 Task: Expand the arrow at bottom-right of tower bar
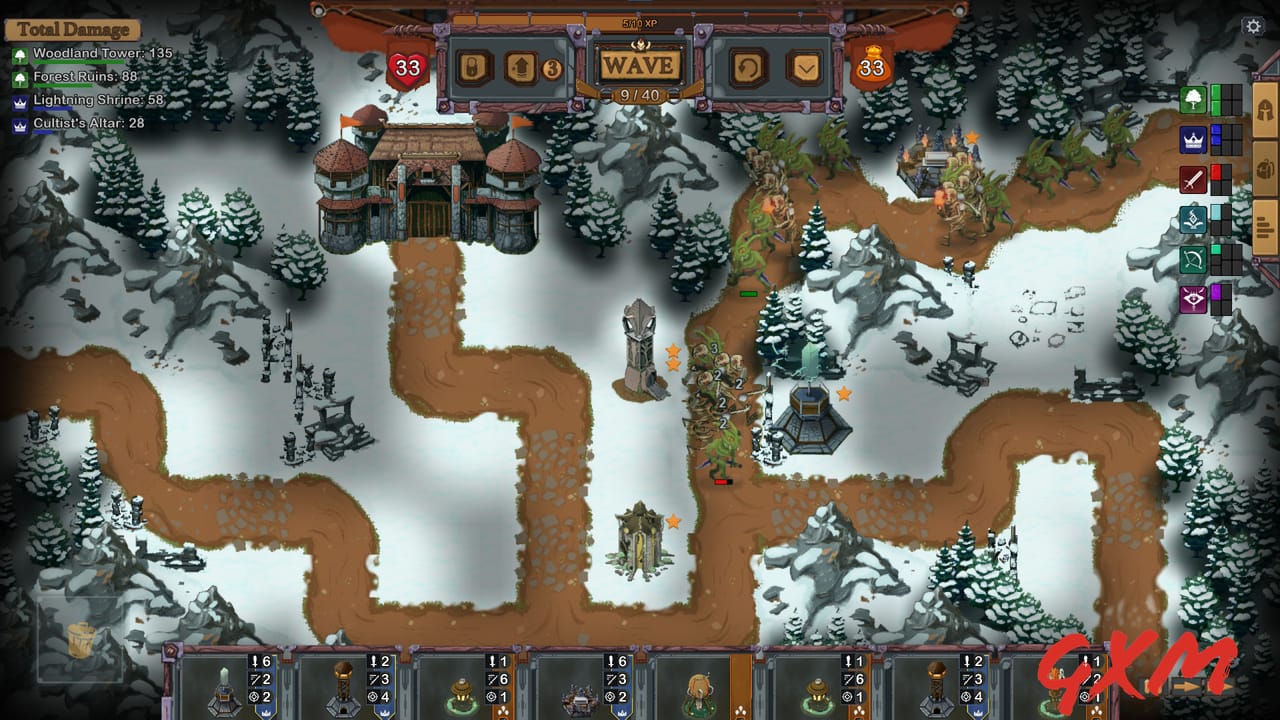(x=1187, y=688)
